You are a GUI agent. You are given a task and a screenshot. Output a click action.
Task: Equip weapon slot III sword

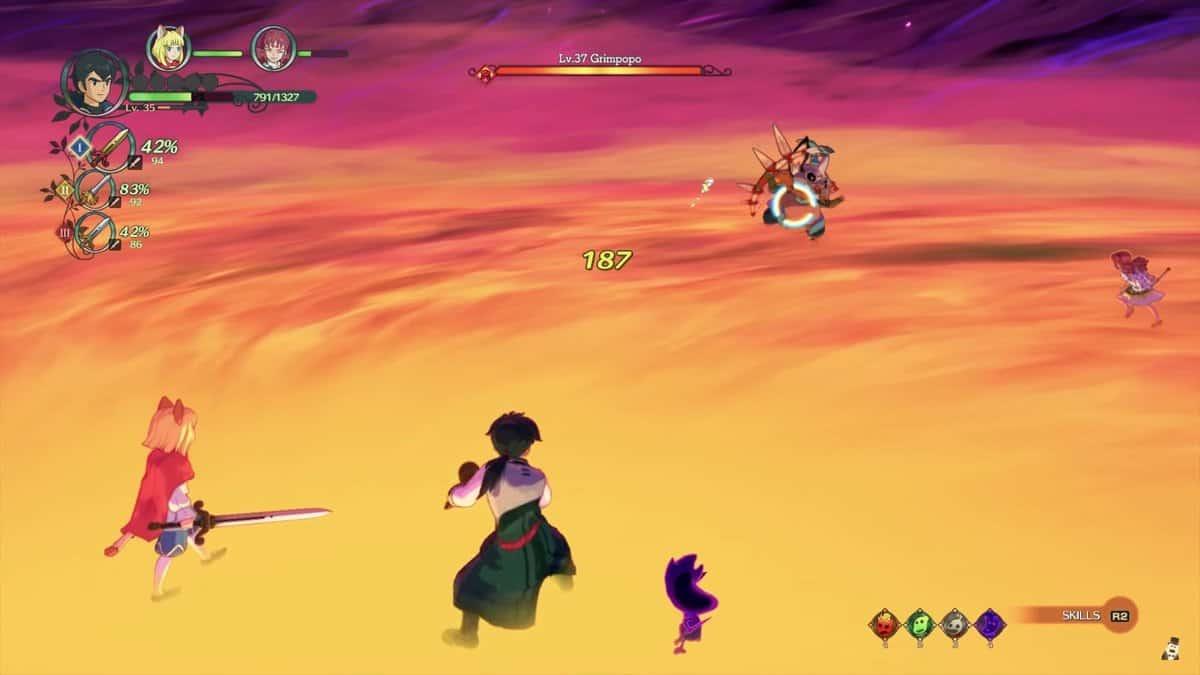click(97, 232)
